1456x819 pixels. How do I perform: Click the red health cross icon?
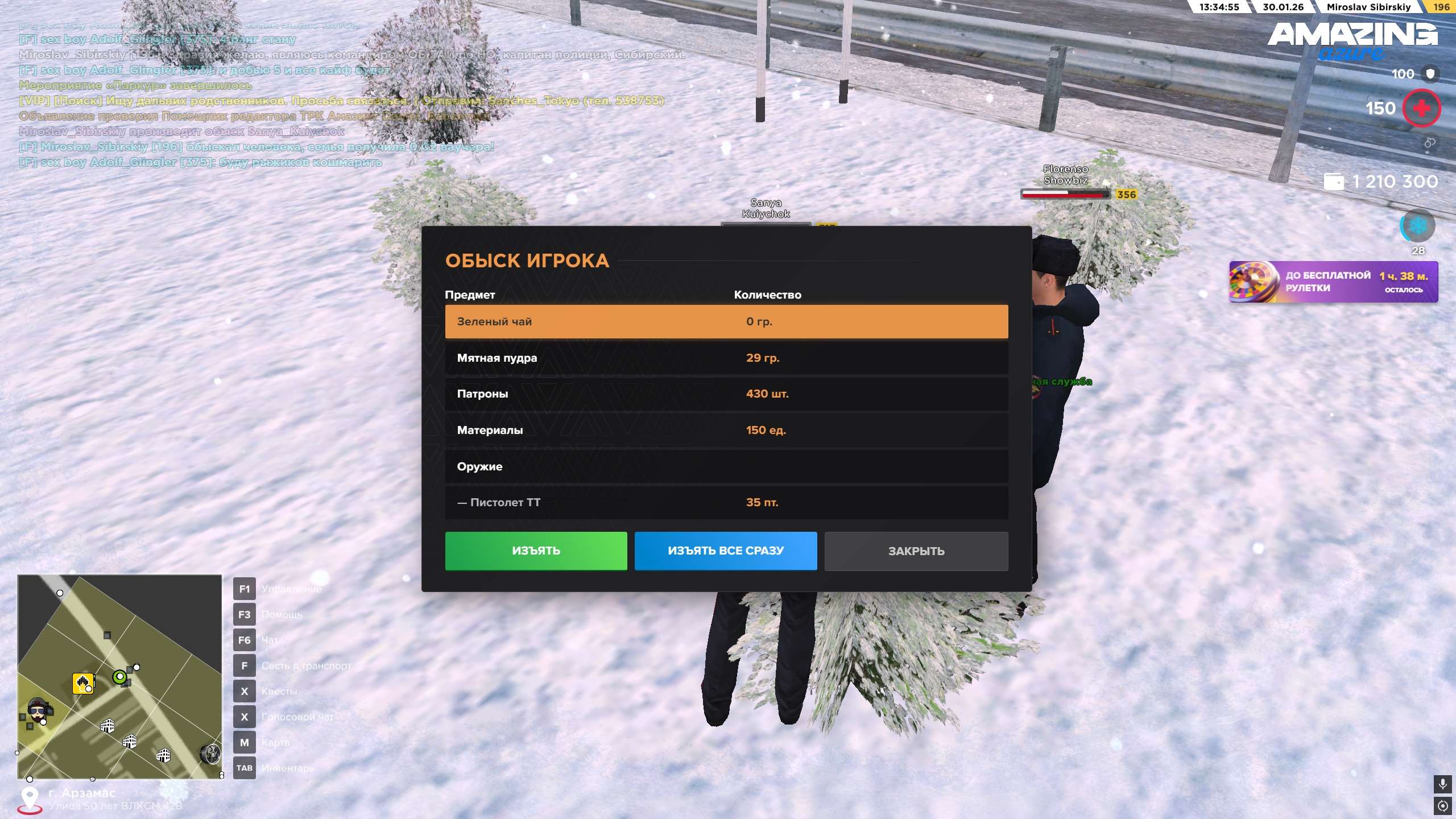1421,108
